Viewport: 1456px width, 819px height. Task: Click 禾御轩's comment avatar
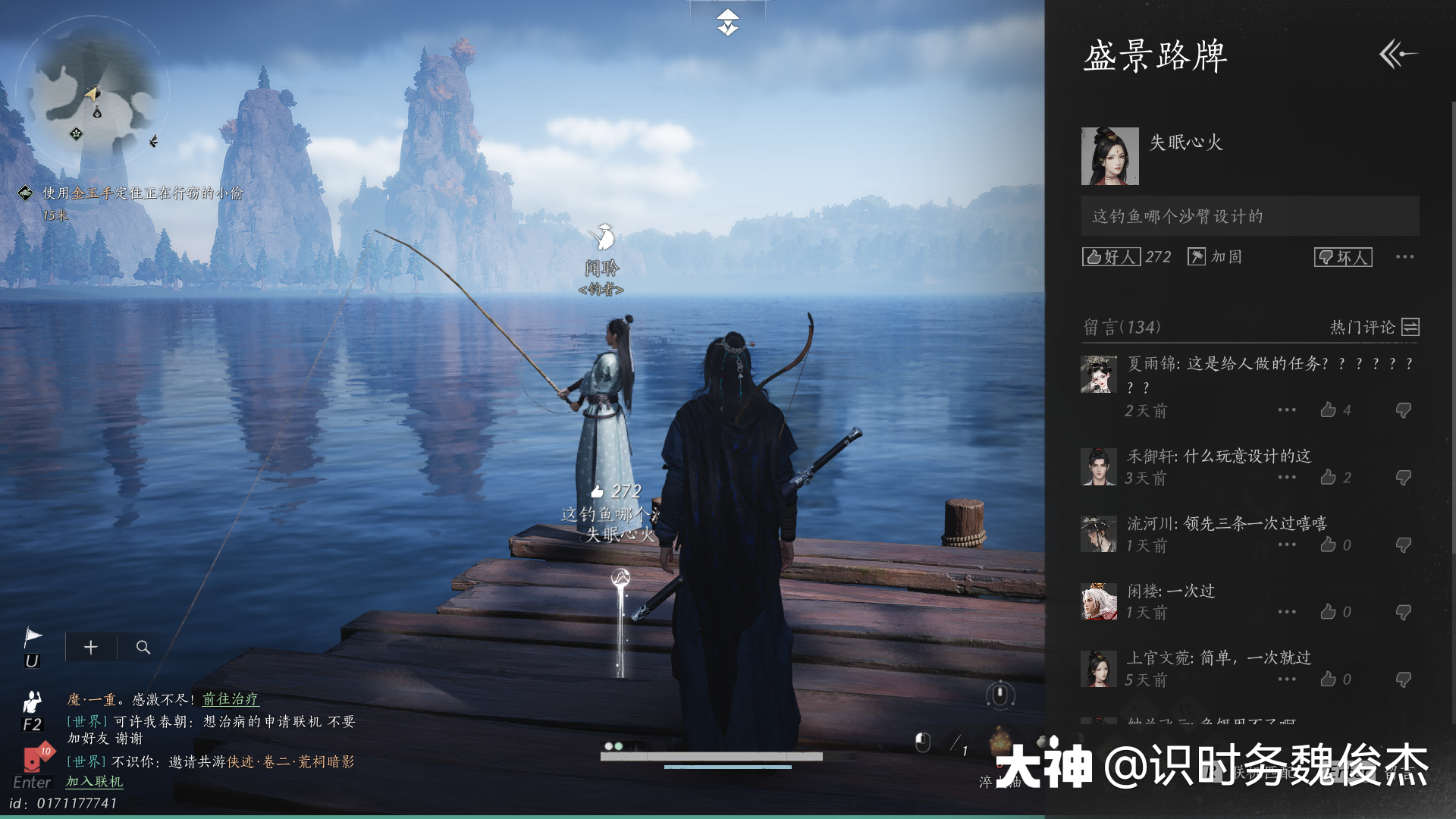(1098, 466)
